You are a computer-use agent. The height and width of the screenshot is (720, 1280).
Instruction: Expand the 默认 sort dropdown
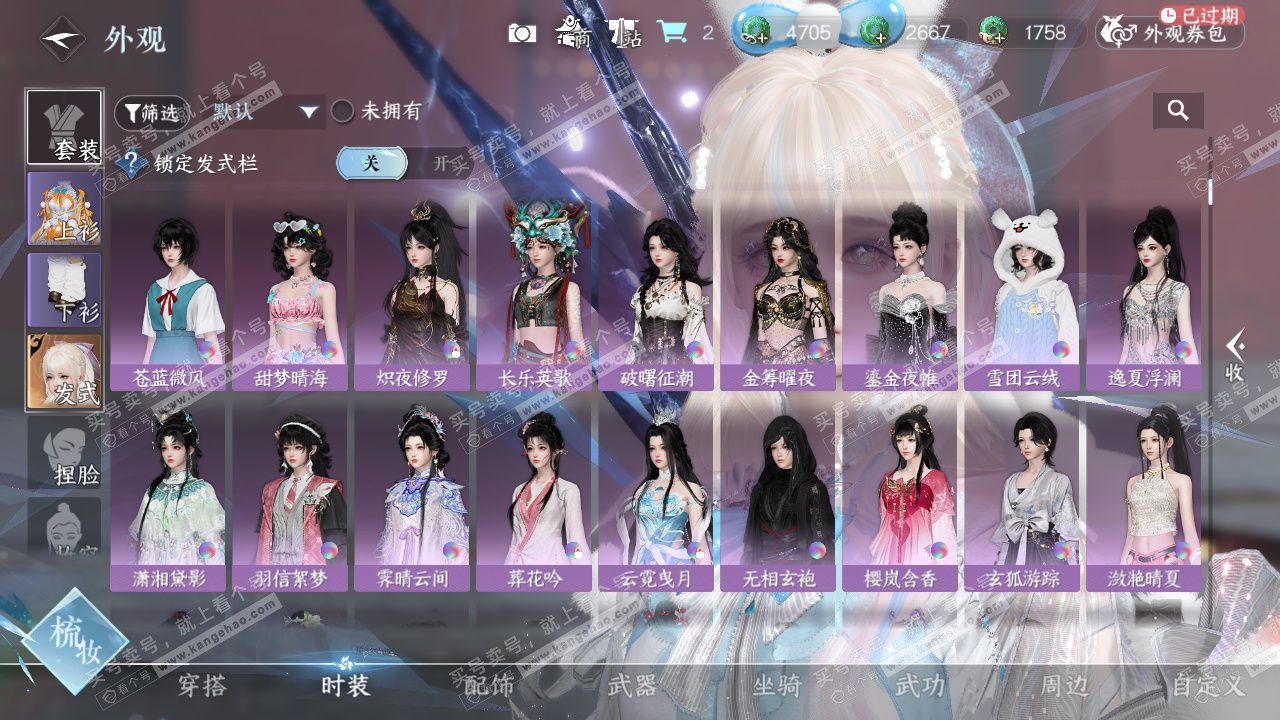click(x=266, y=111)
